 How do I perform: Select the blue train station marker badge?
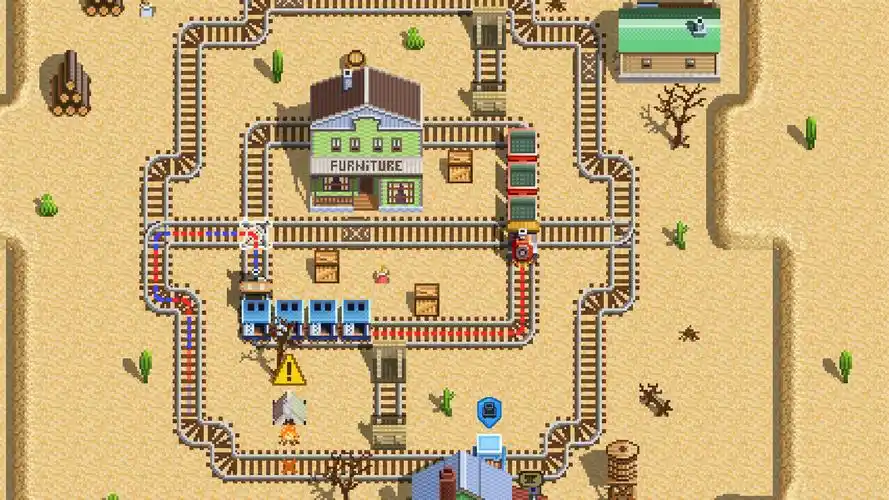tap(488, 410)
